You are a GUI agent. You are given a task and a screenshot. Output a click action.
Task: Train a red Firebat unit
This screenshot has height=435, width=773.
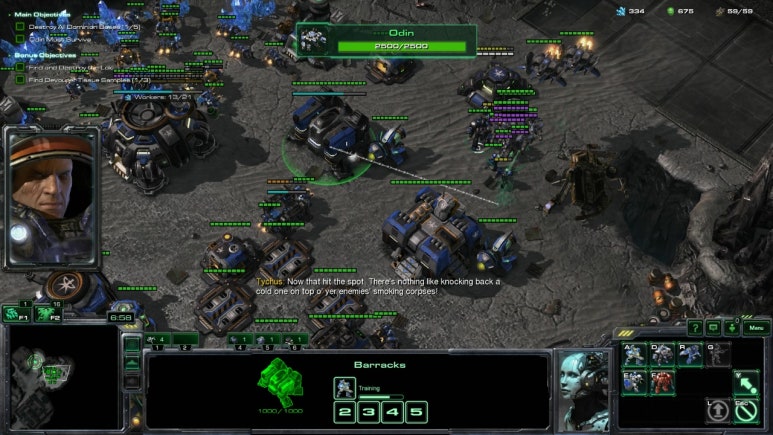tap(662, 382)
